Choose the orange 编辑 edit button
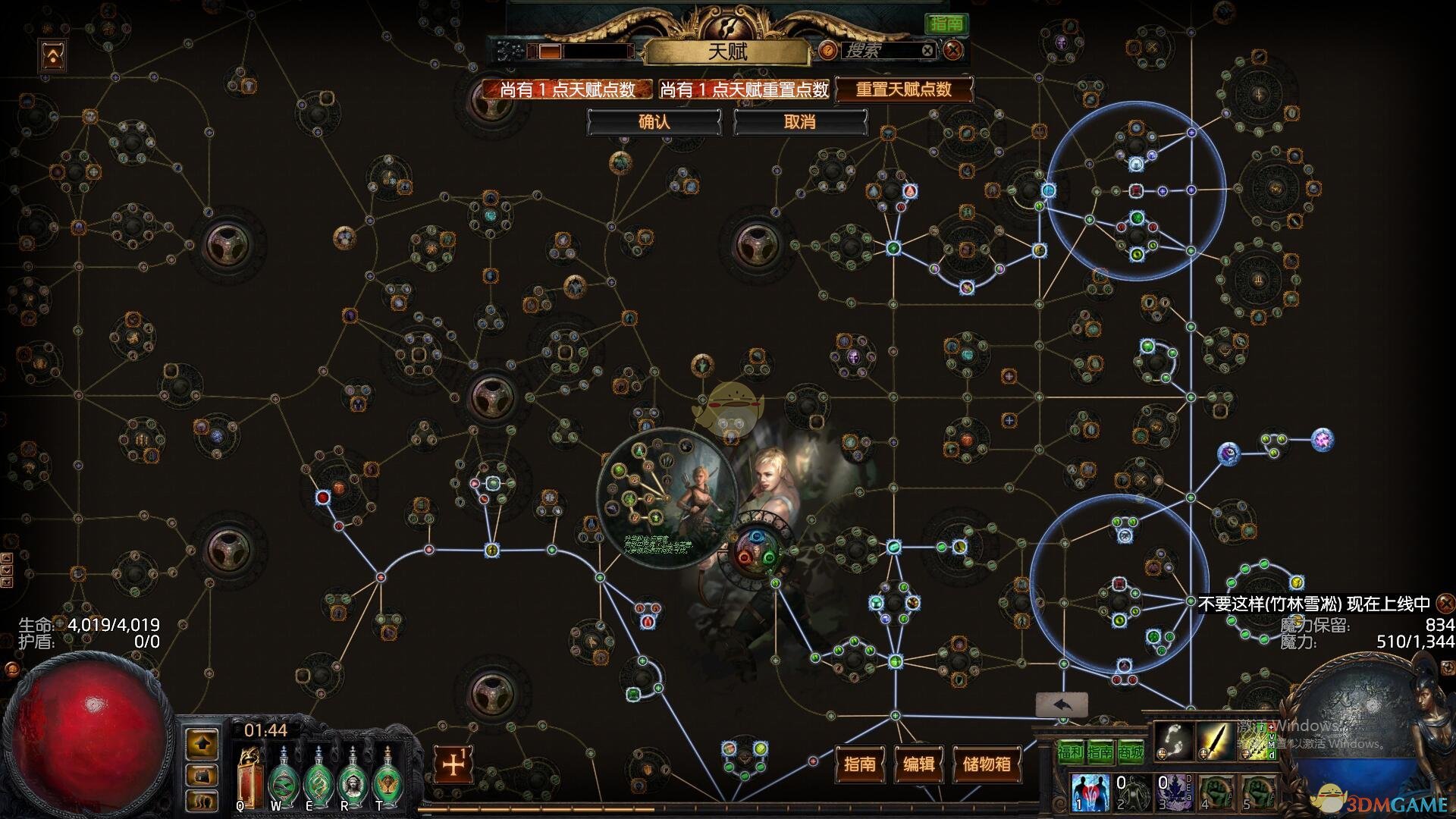Viewport: 1456px width, 819px height. [919, 764]
